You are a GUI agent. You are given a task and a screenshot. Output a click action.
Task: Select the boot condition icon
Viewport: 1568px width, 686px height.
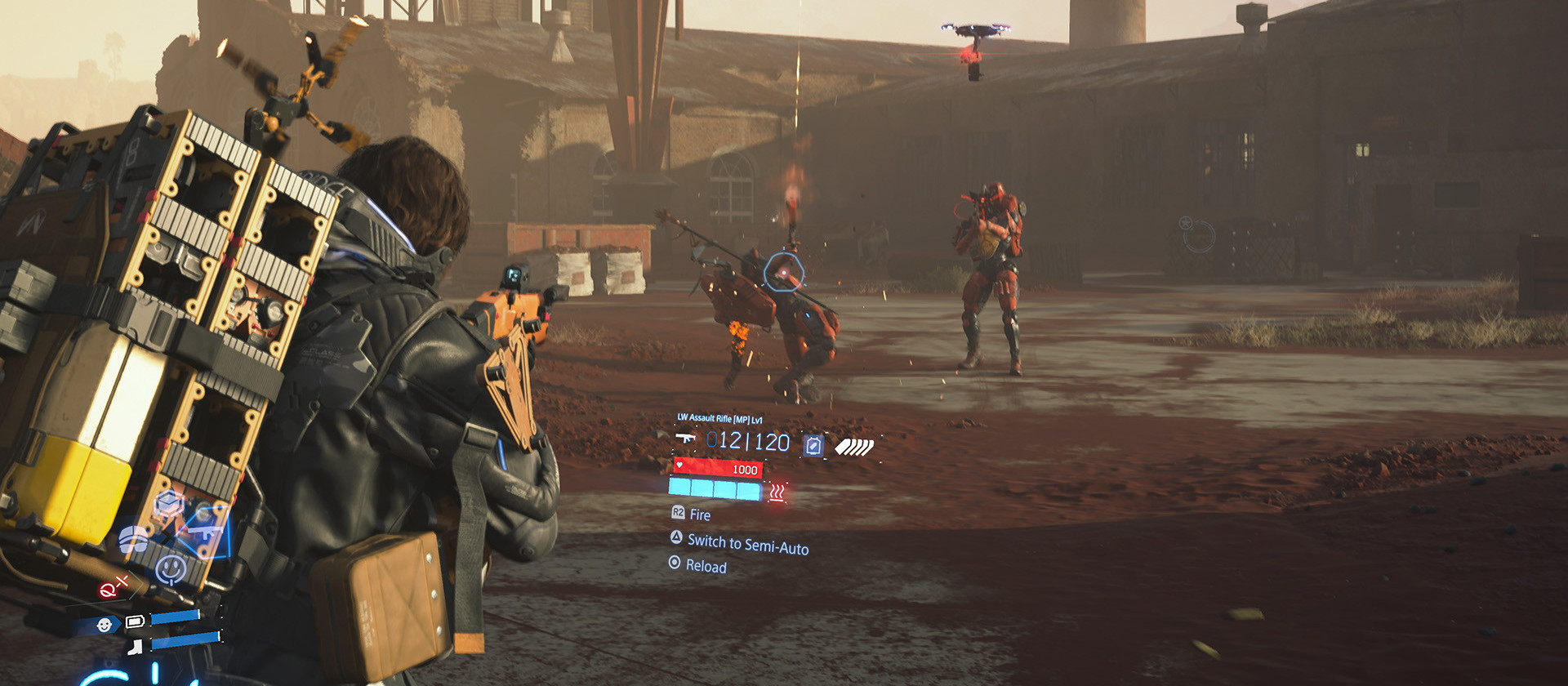[x=135, y=648]
